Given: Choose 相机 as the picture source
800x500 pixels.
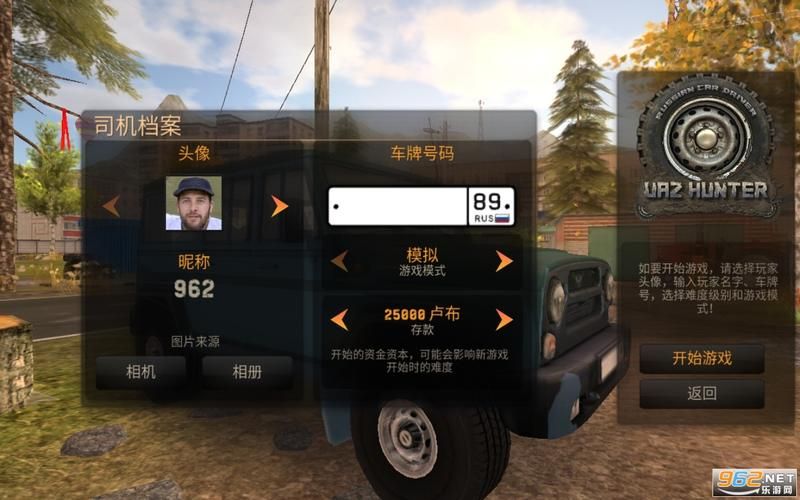Looking at the screenshot, I should (x=141, y=371).
